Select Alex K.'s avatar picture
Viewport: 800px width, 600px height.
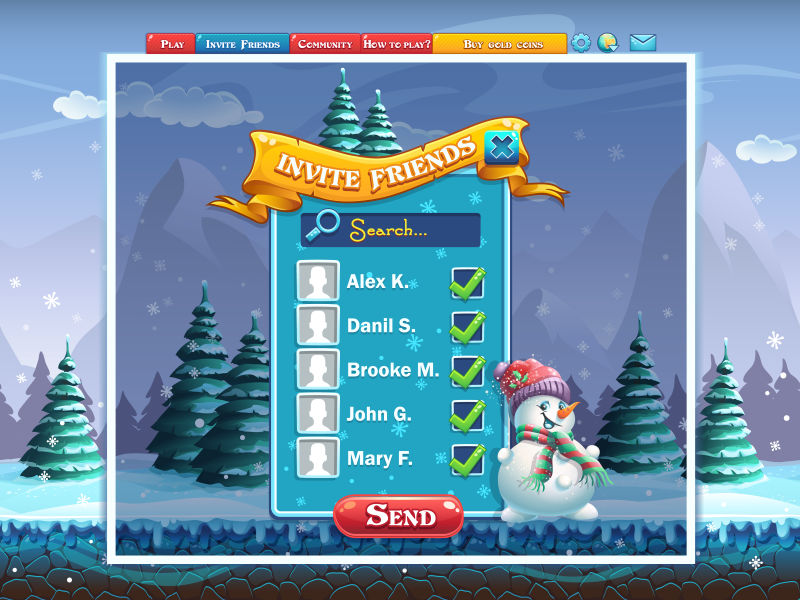[318, 281]
